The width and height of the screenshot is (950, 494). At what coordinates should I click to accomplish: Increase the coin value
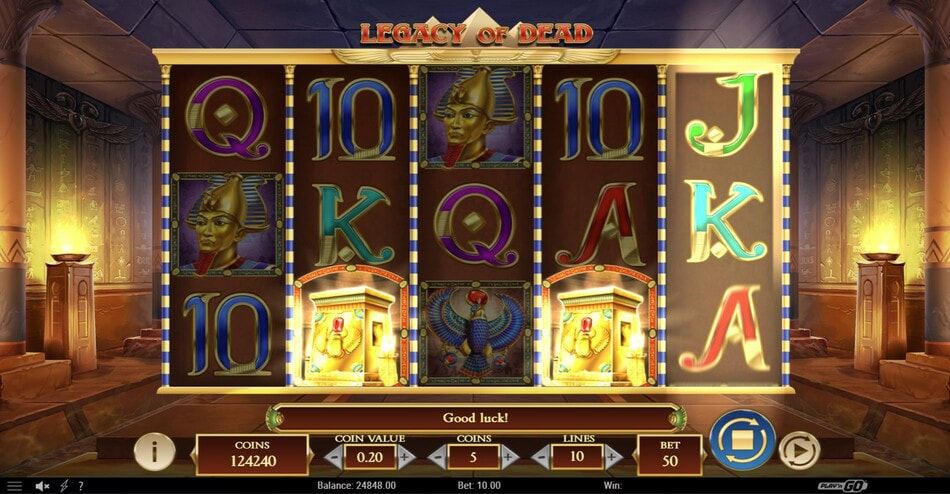coord(406,457)
